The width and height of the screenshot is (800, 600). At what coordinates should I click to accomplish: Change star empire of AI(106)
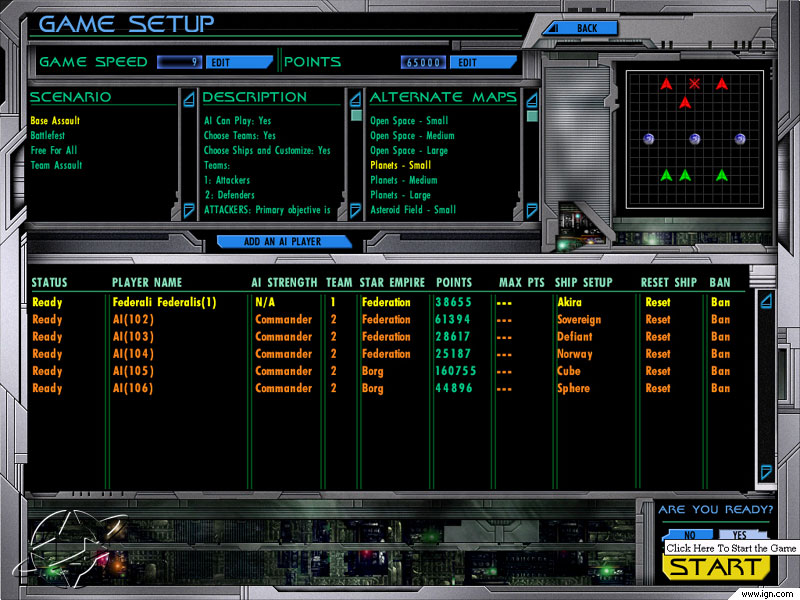372,388
